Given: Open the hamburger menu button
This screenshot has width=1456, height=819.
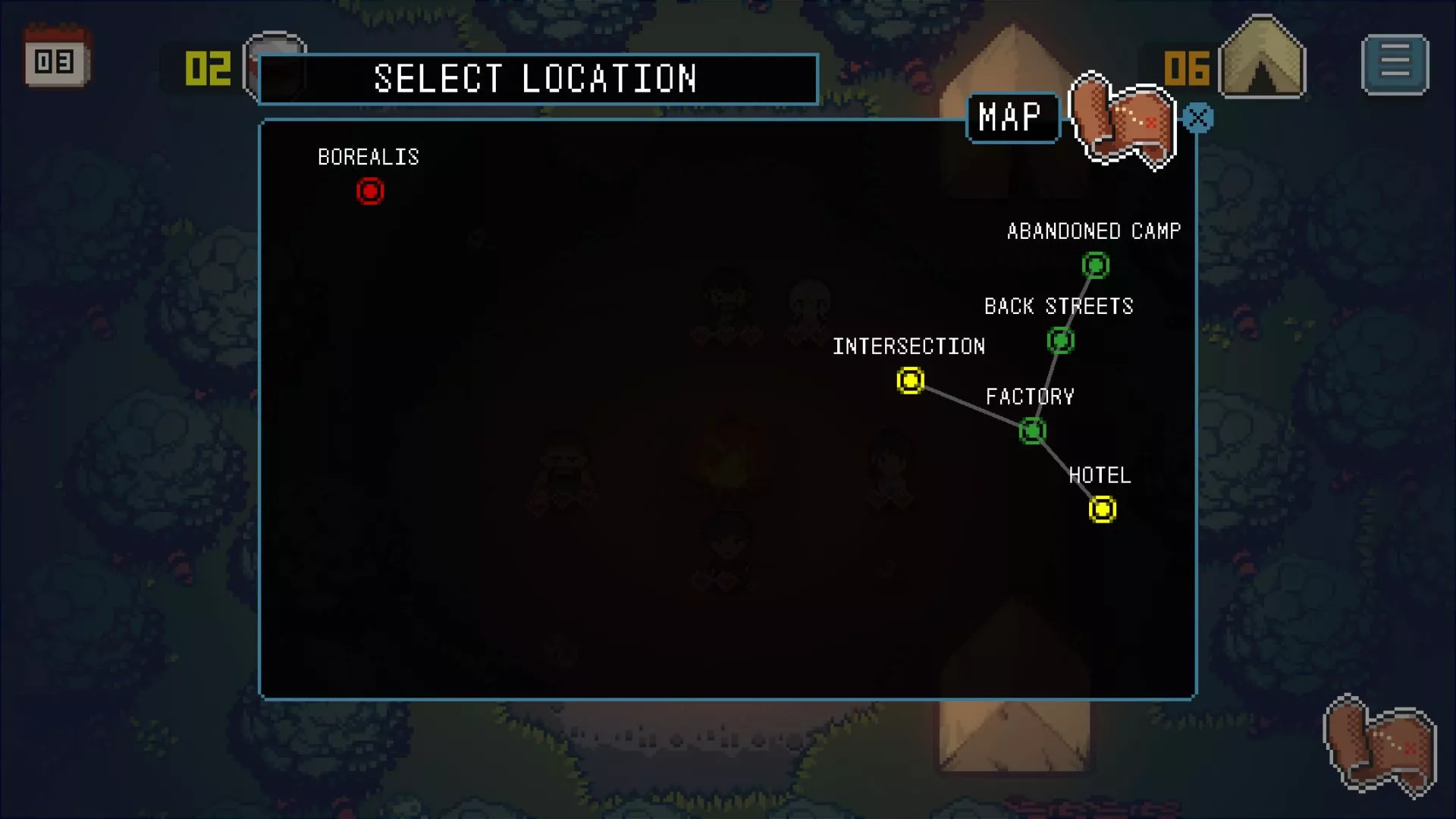Looking at the screenshot, I should pos(1395,64).
